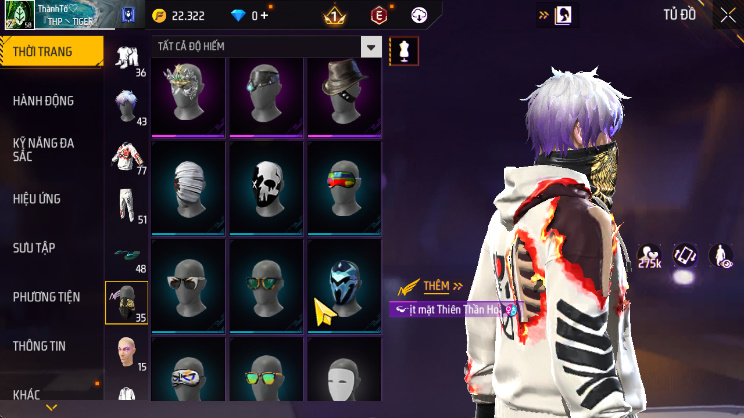Open the pants clothing category
The height and width of the screenshot is (418, 744).
[x=127, y=205]
